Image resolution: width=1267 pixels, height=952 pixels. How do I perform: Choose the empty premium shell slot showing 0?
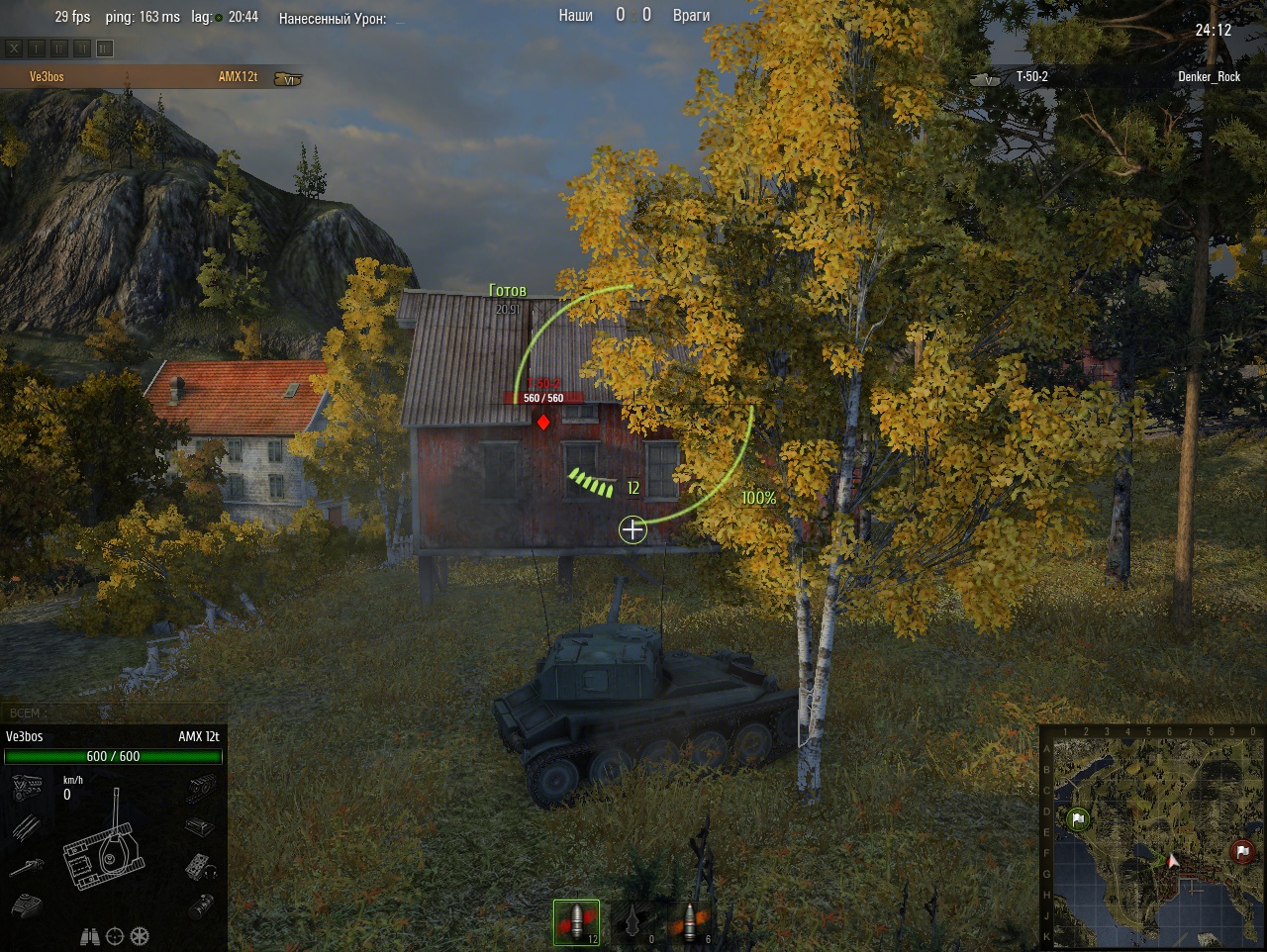click(x=633, y=922)
